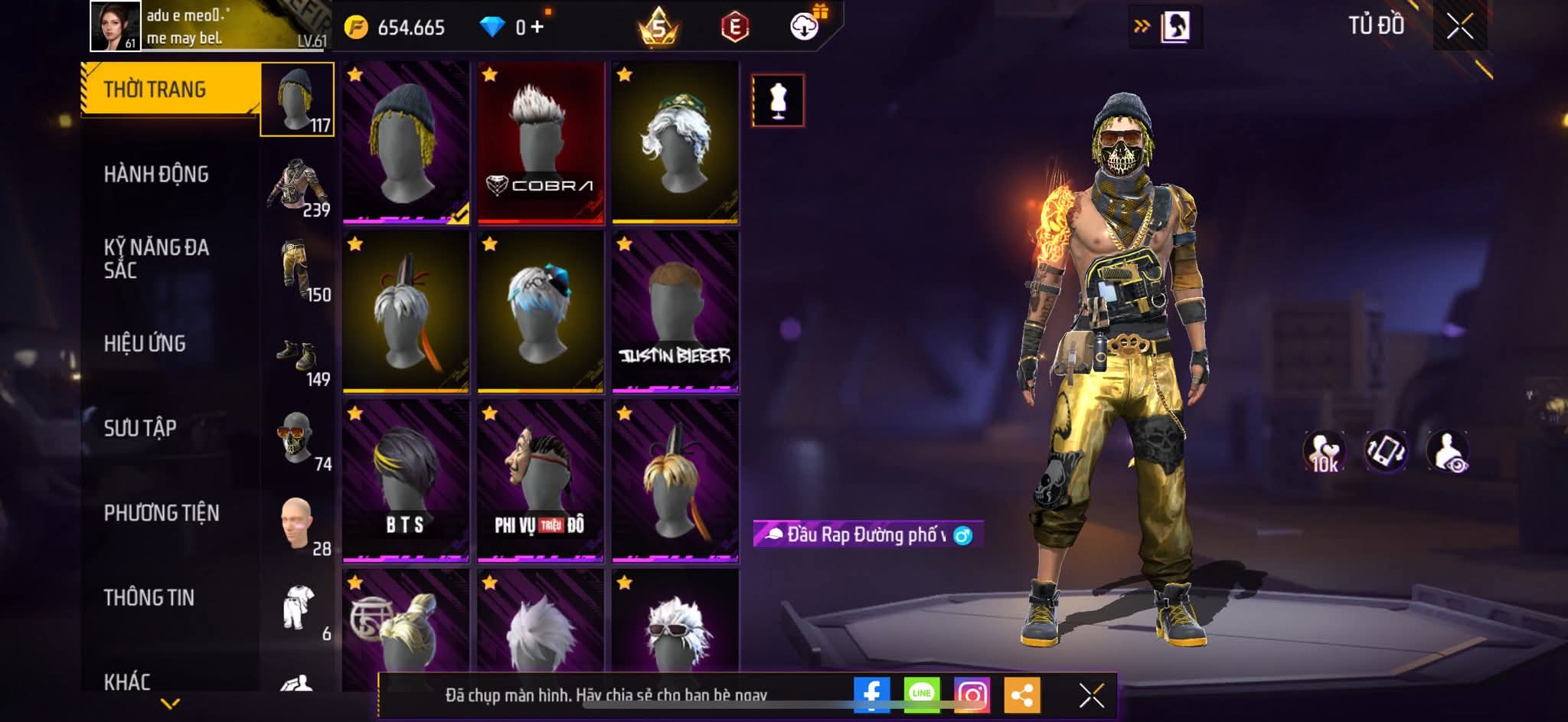The height and width of the screenshot is (722, 1568).
Task: Go to the Phương Tiện vehicles tab
Action: 162,513
